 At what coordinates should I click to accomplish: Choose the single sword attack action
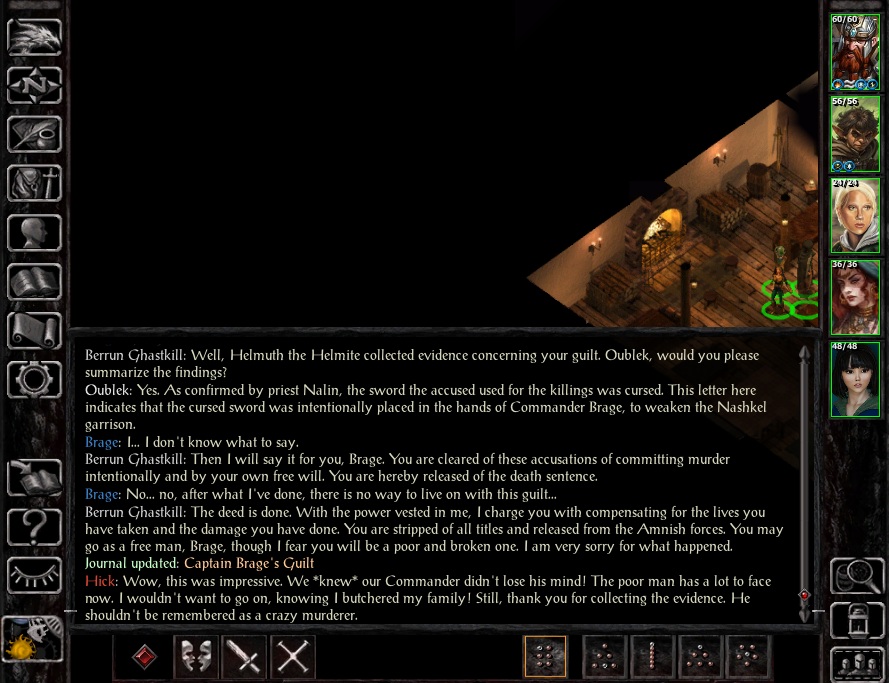(x=245, y=657)
